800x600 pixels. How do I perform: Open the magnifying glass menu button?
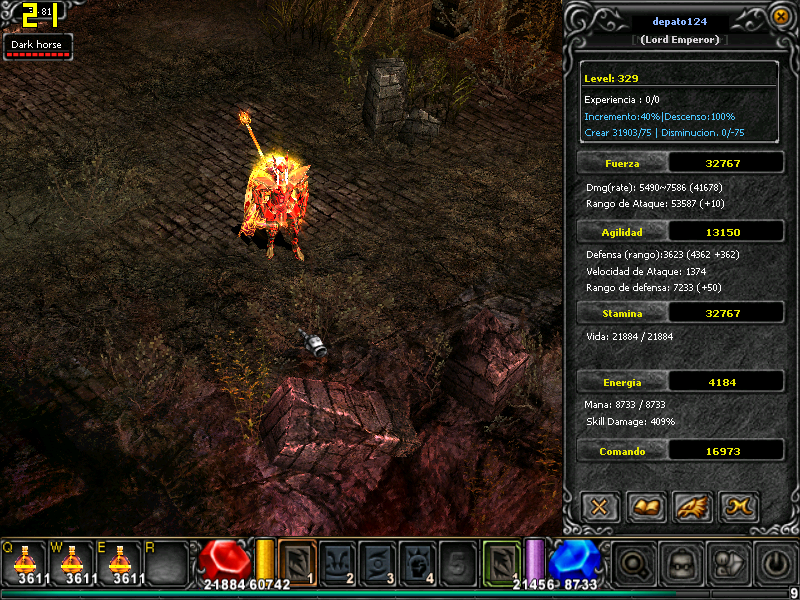(x=633, y=564)
